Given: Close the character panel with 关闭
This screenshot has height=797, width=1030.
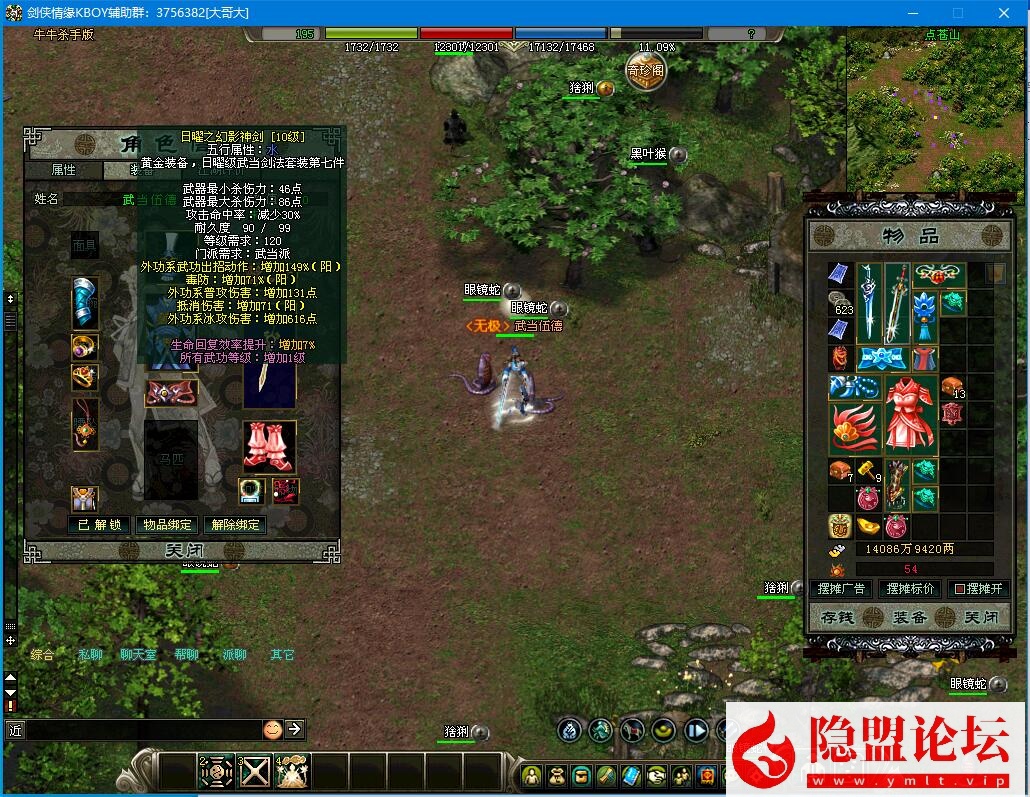Looking at the screenshot, I should (181, 551).
